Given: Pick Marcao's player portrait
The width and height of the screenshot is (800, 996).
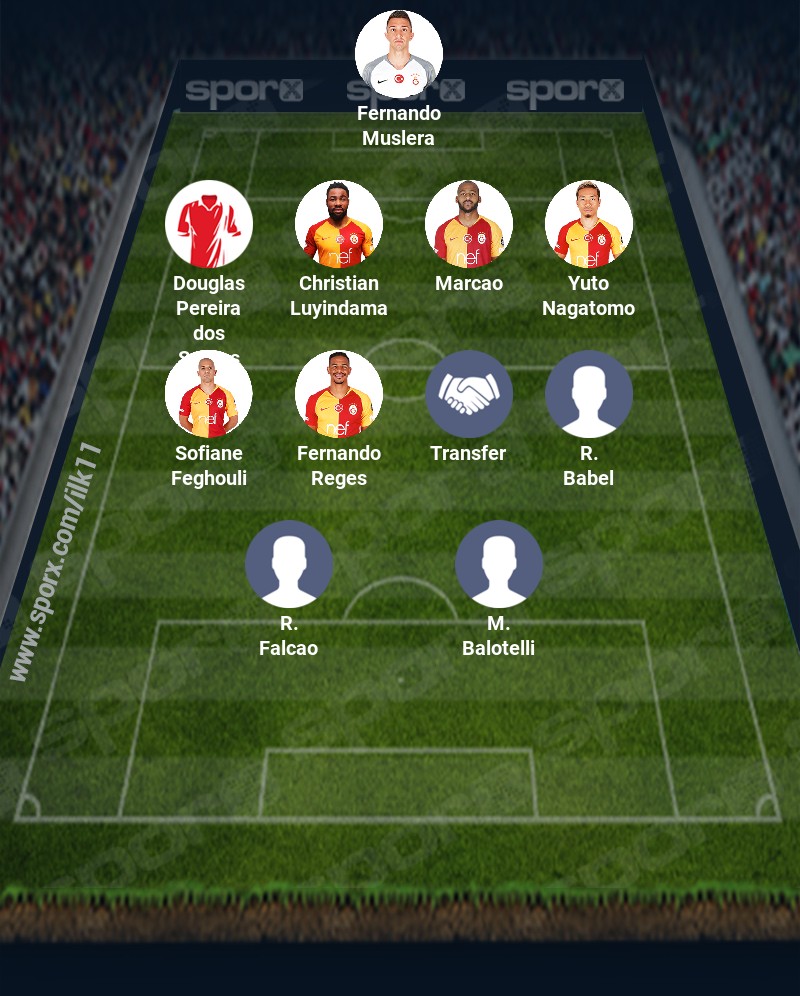Looking at the screenshot, I should (x=469, y=224).
